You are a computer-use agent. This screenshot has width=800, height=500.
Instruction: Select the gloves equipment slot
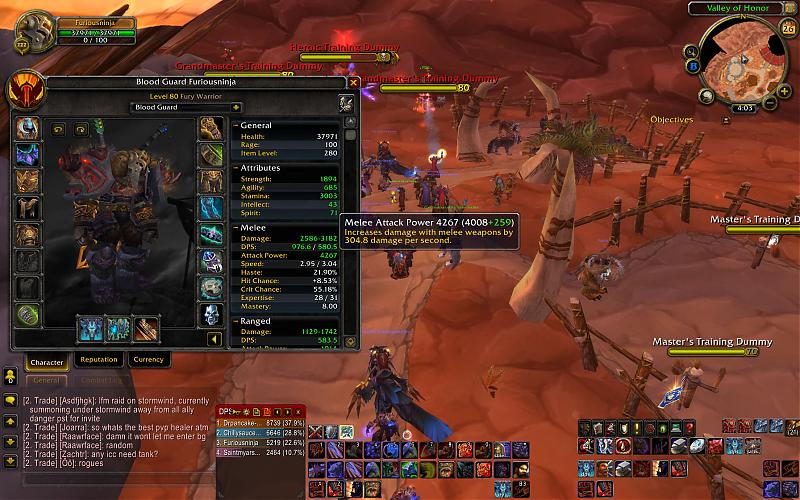tap(211, 128)
